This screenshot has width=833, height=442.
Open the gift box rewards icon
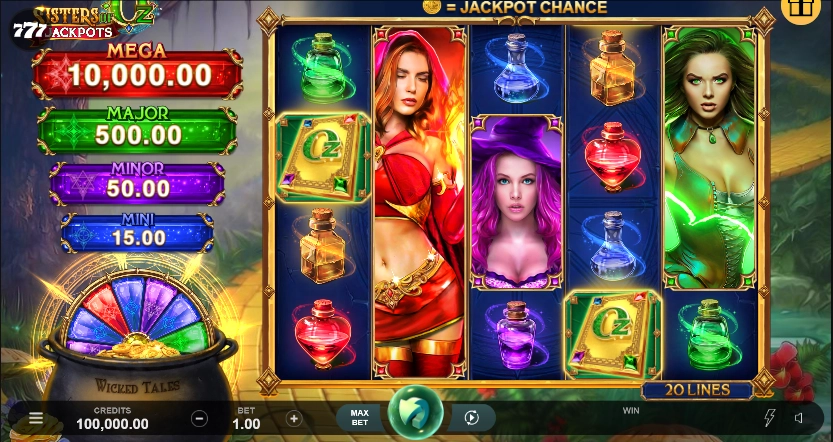(800, 10)
